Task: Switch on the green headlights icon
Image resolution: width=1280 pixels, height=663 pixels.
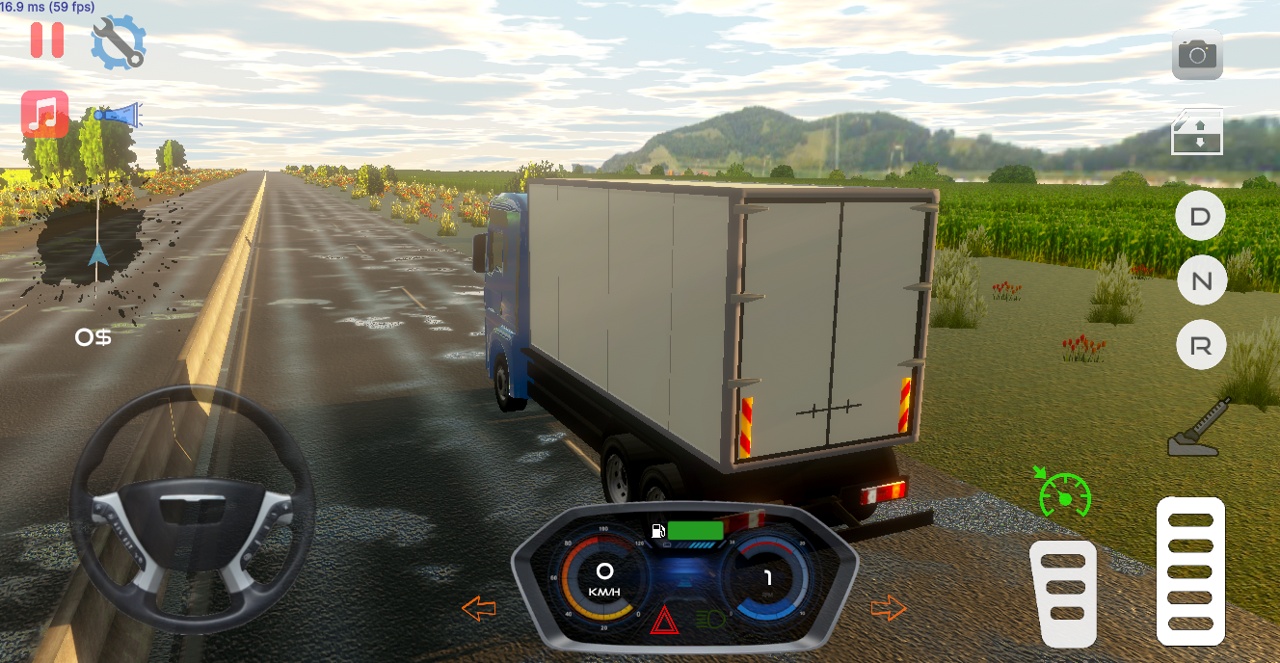Action: (x=710, y=620)
